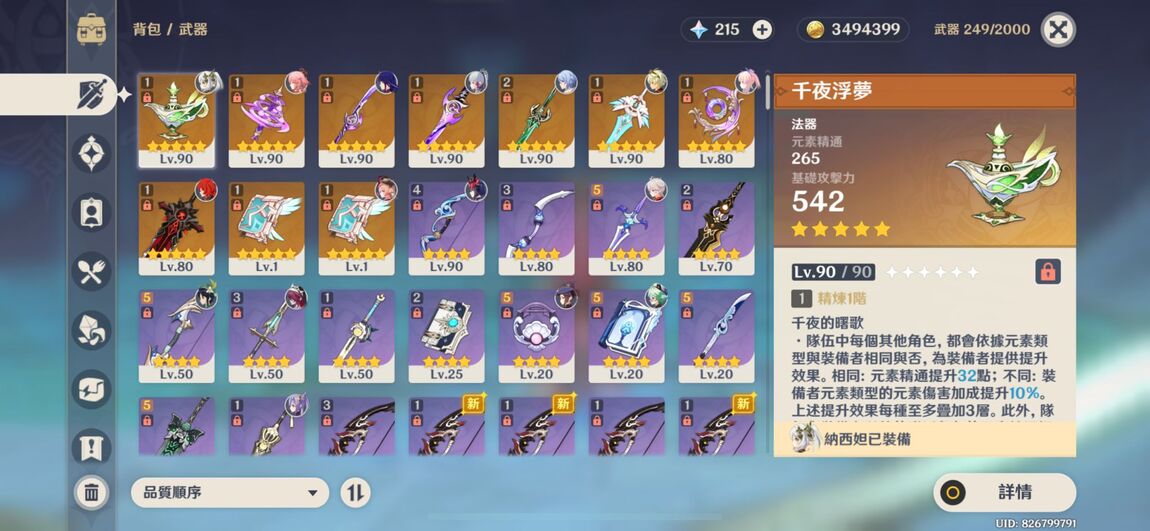Open the food tab with fork and knife

pos(93,270)
